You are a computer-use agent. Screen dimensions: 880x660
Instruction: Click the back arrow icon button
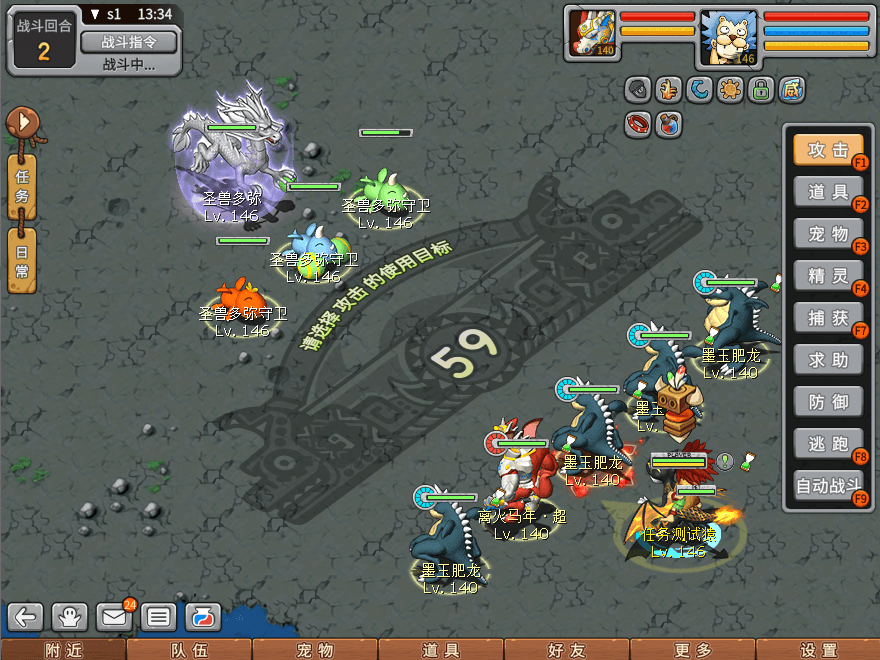point(27,616)
